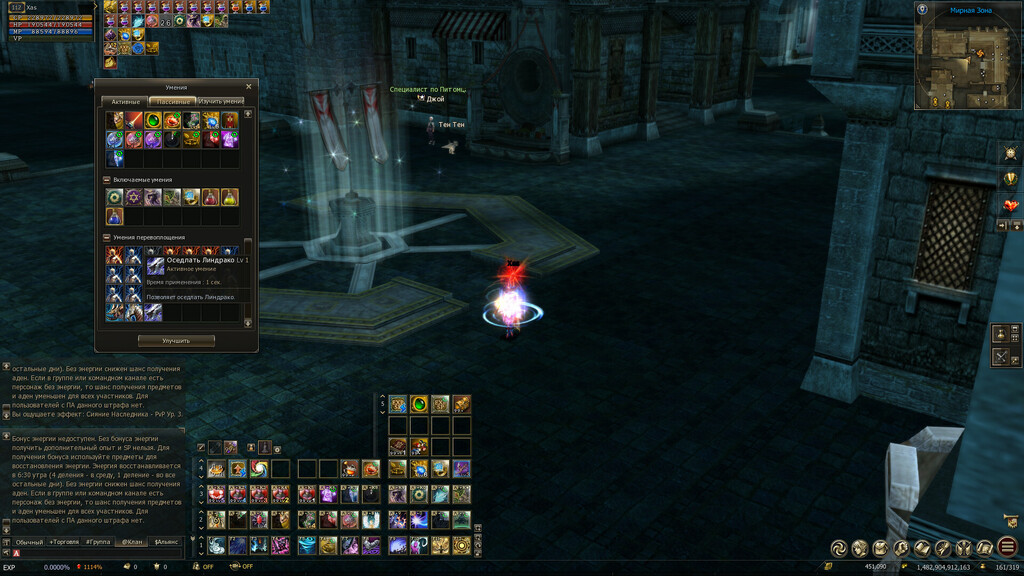The height and width of the screenshot is (576, 1024).
Task: Switch to the +Торговля chat tab
Action: tap(64, 542)
